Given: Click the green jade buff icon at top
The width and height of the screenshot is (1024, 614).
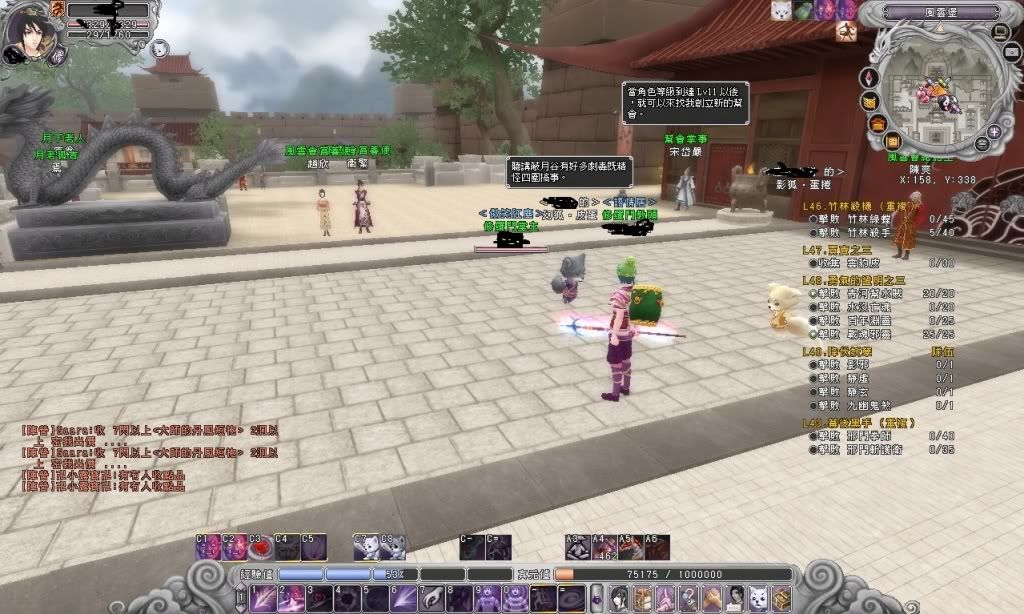Looking at the screenshot, I should 803,10.
